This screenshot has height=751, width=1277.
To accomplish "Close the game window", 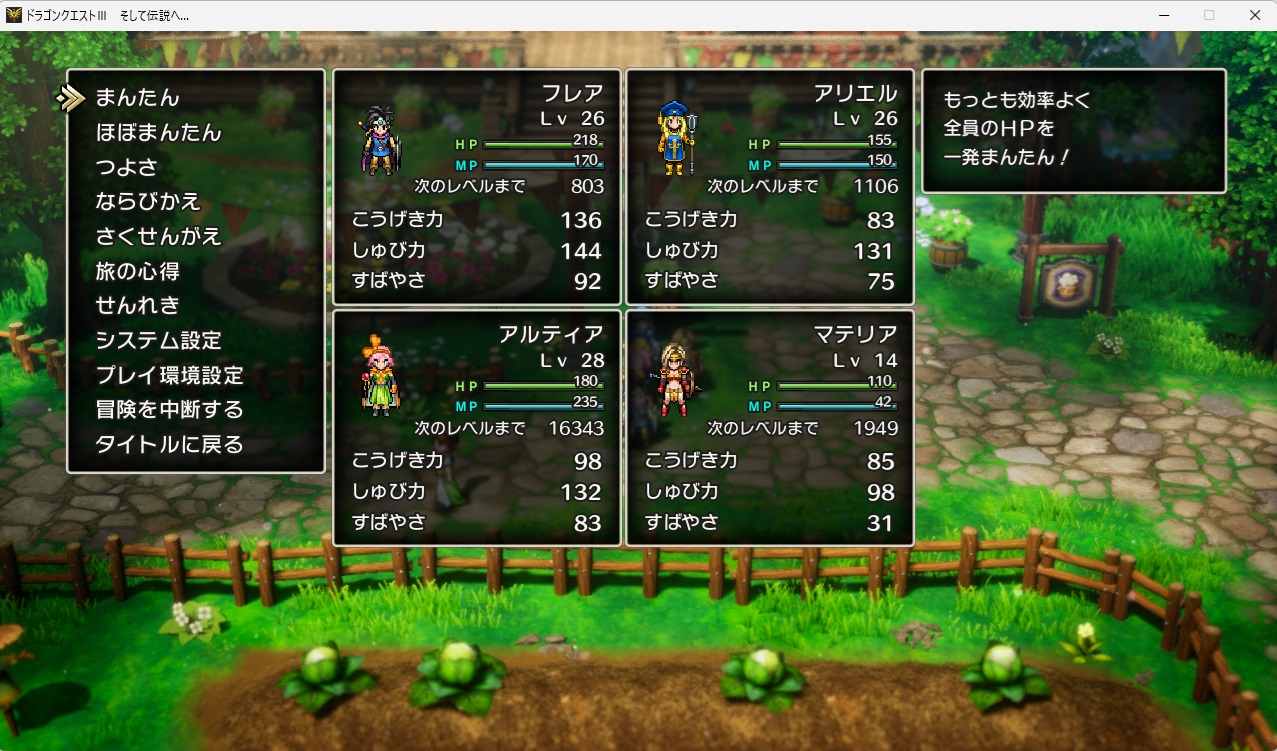I will pyautogui.click(x=1254, y=15).
